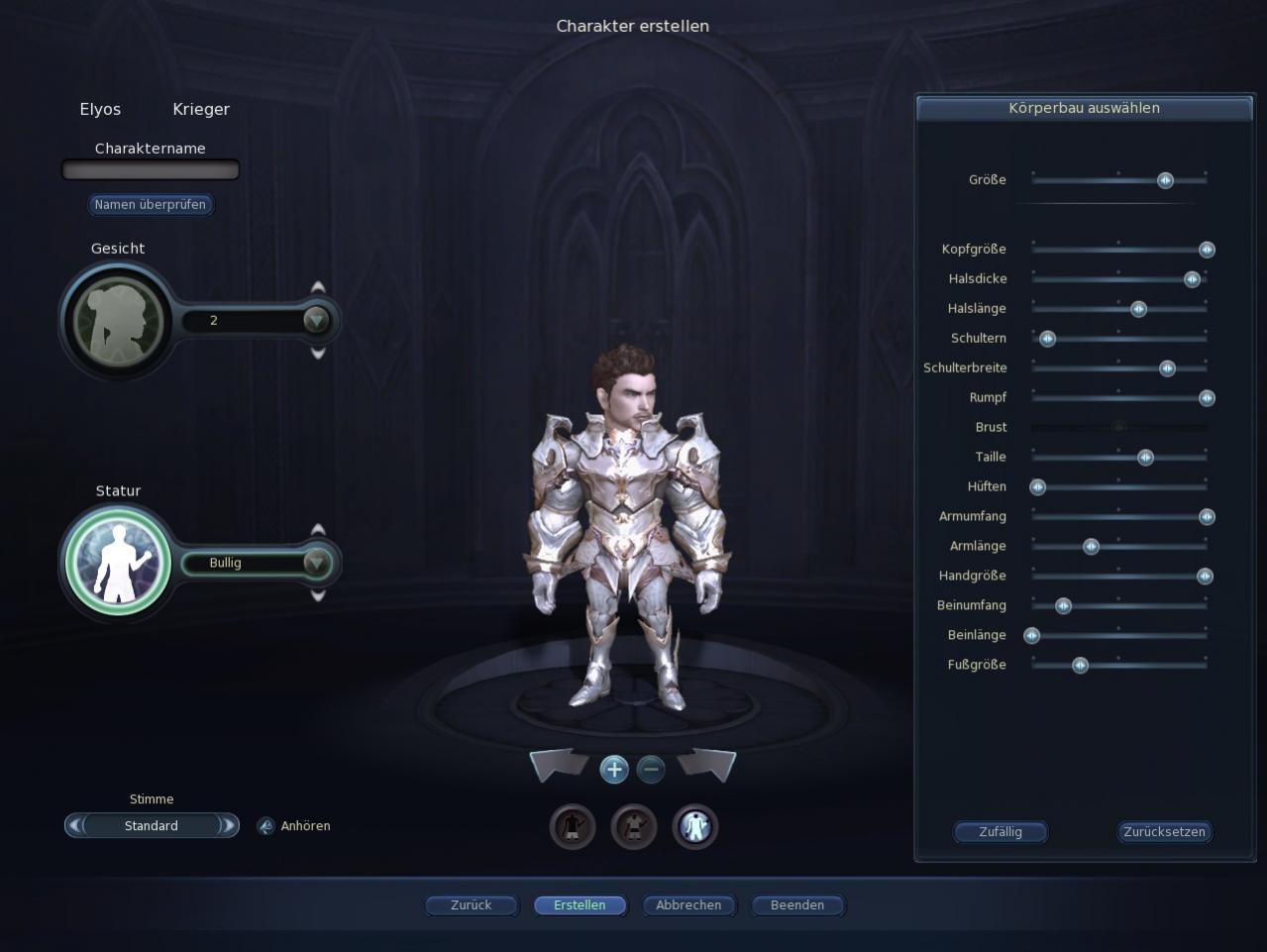The height and width of the screenshot is (952, 1267).
Task: Select the white outfit preview icon
Action: pos(694,827)
